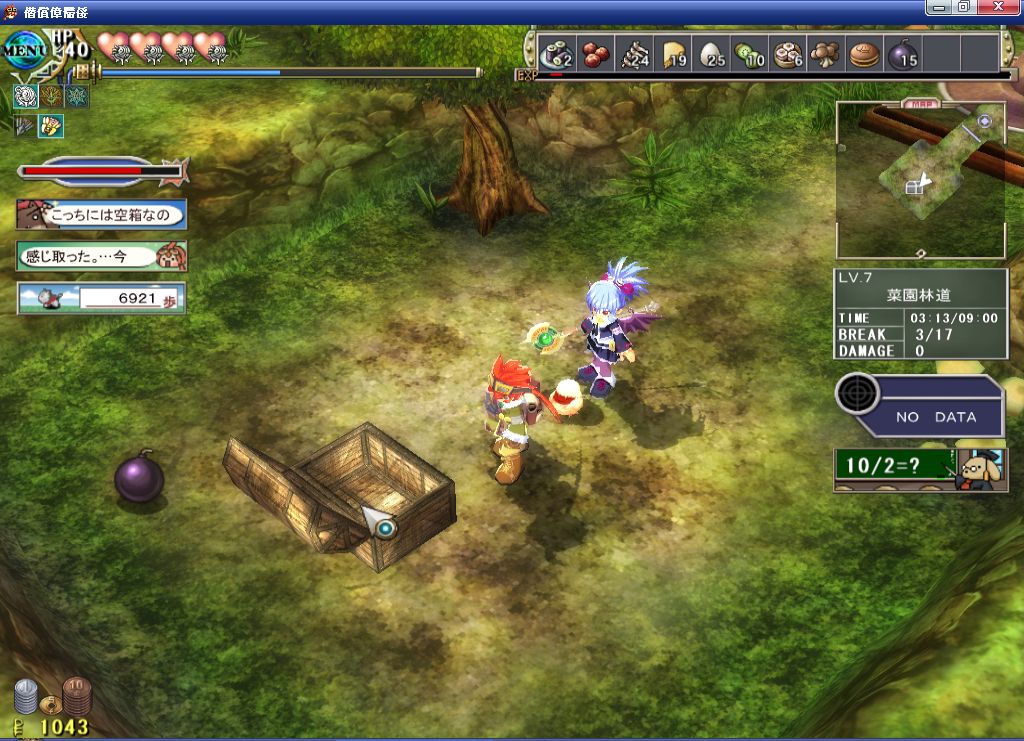Choose the cheese wedge item

pyautogui.click(x=675, y=54)
